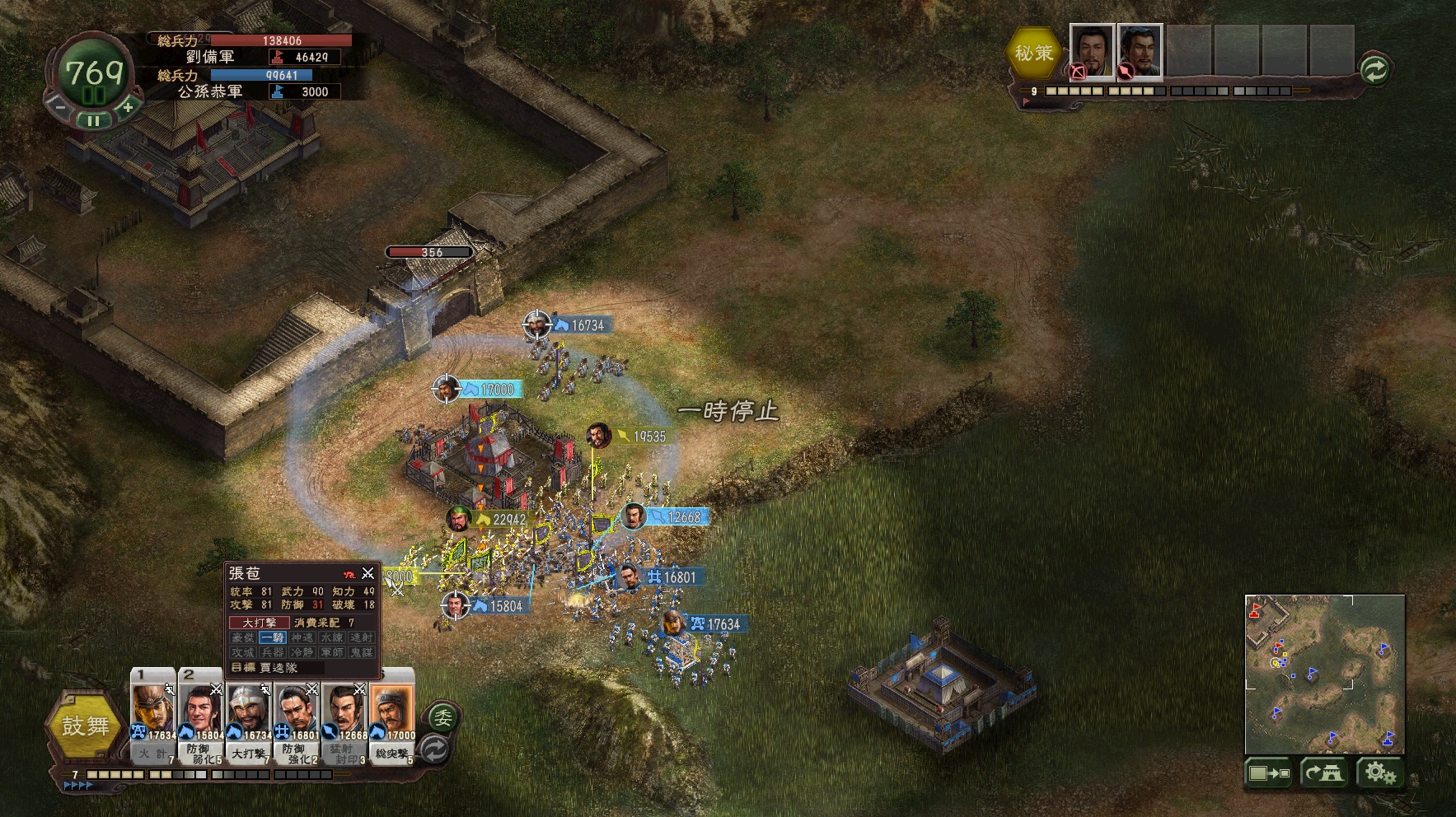Pause the battle using the pause button
This screenshot has width=1456, height=817.
[x=94, y=120]
